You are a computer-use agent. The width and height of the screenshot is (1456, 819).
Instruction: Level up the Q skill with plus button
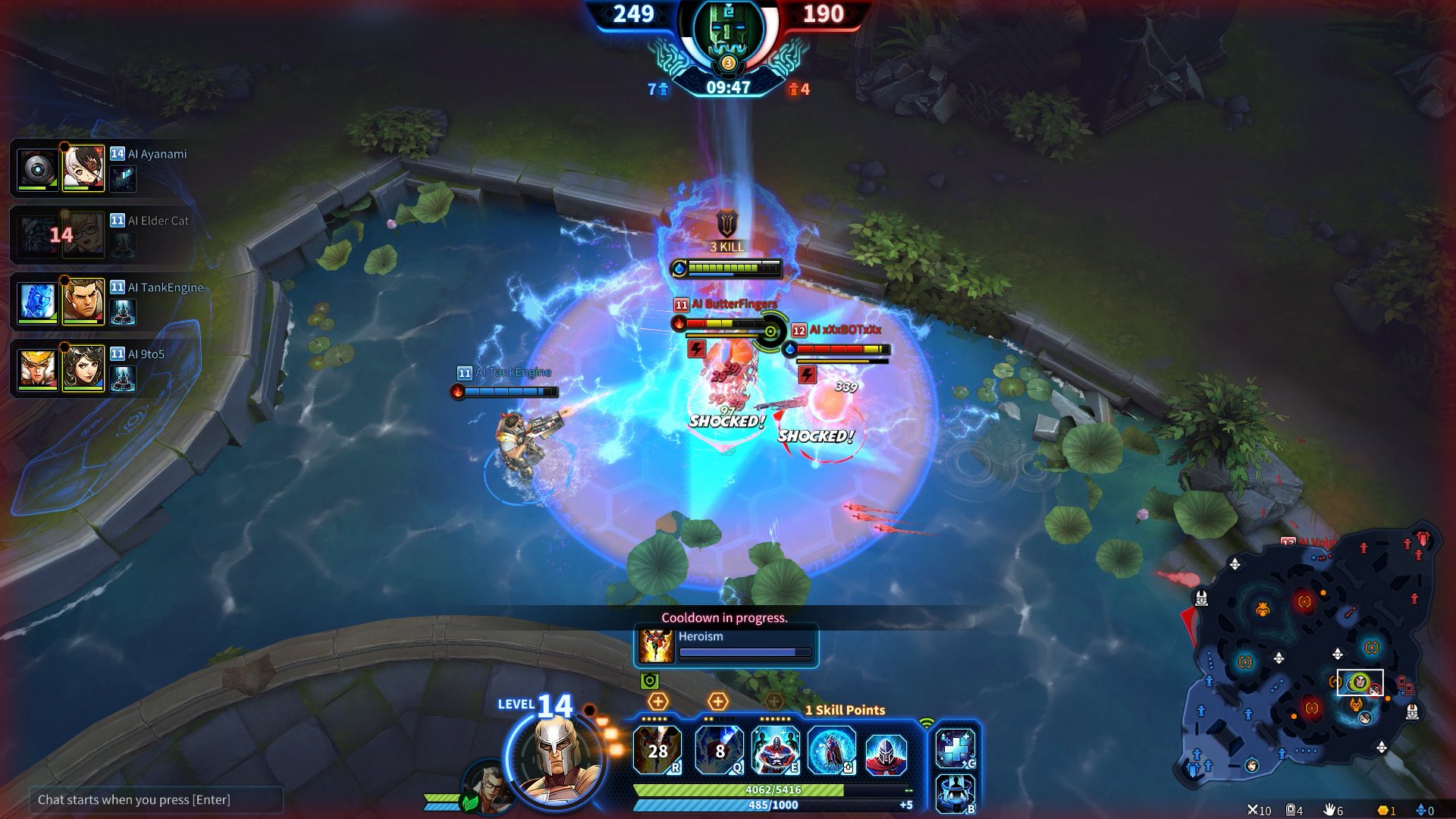pos(717,701)
